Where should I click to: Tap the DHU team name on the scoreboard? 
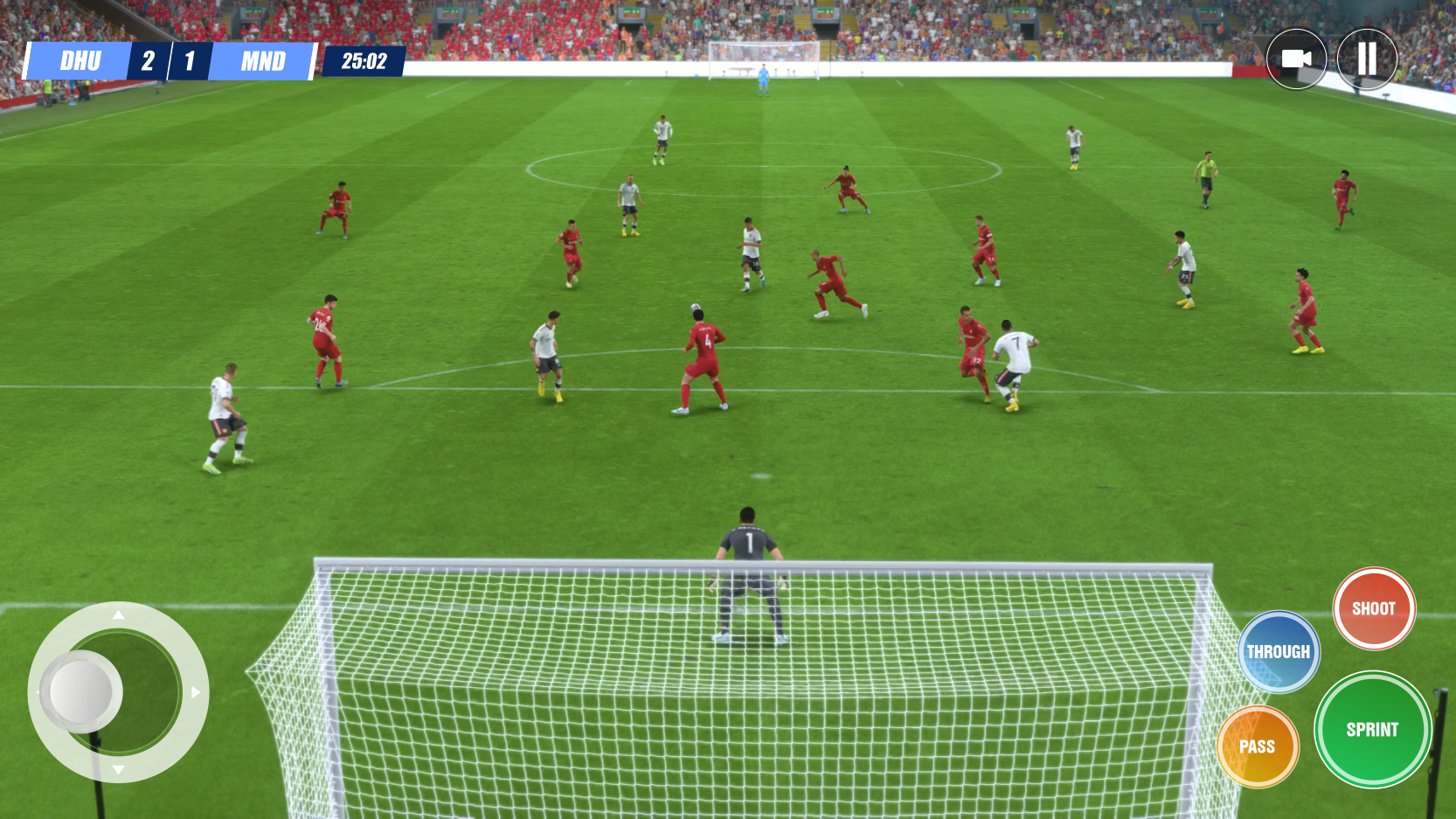(80, 61)
